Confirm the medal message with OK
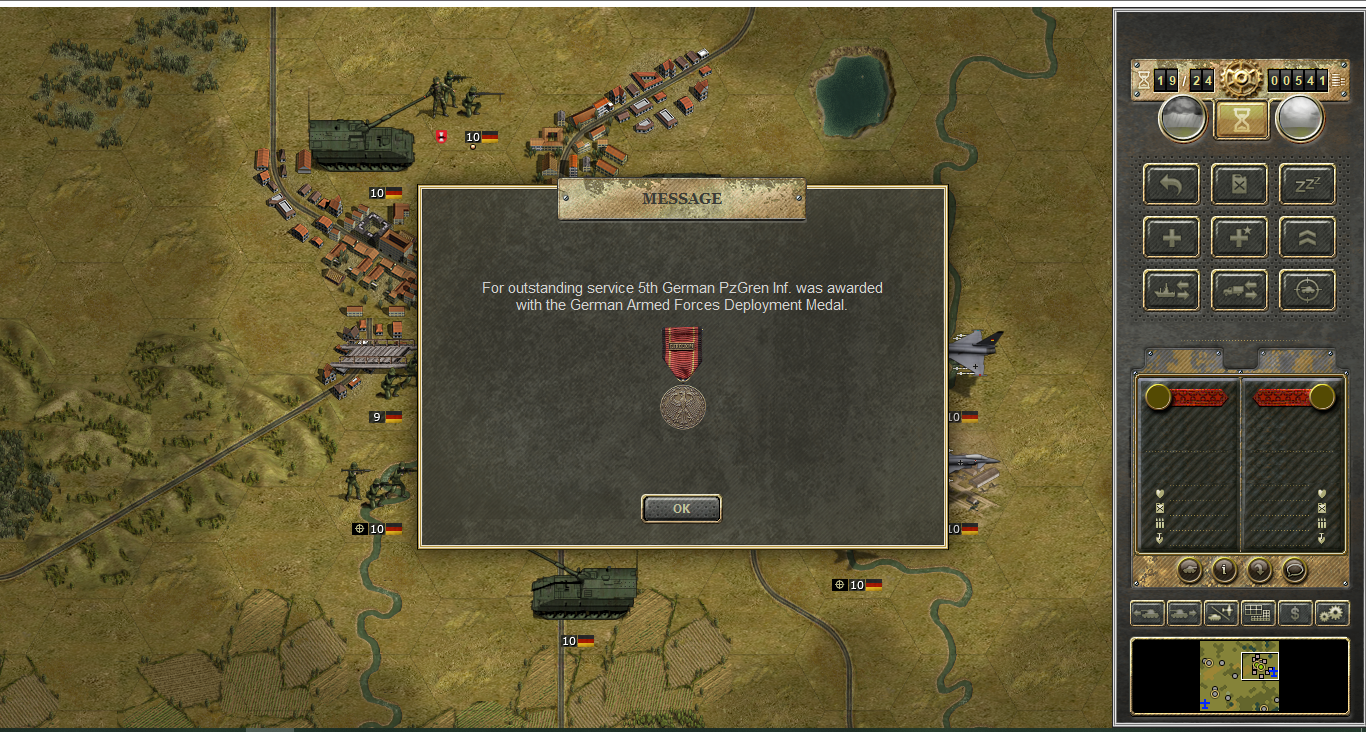The height and width of the screenshot is (732, 1366). click(x=681, y=508)
